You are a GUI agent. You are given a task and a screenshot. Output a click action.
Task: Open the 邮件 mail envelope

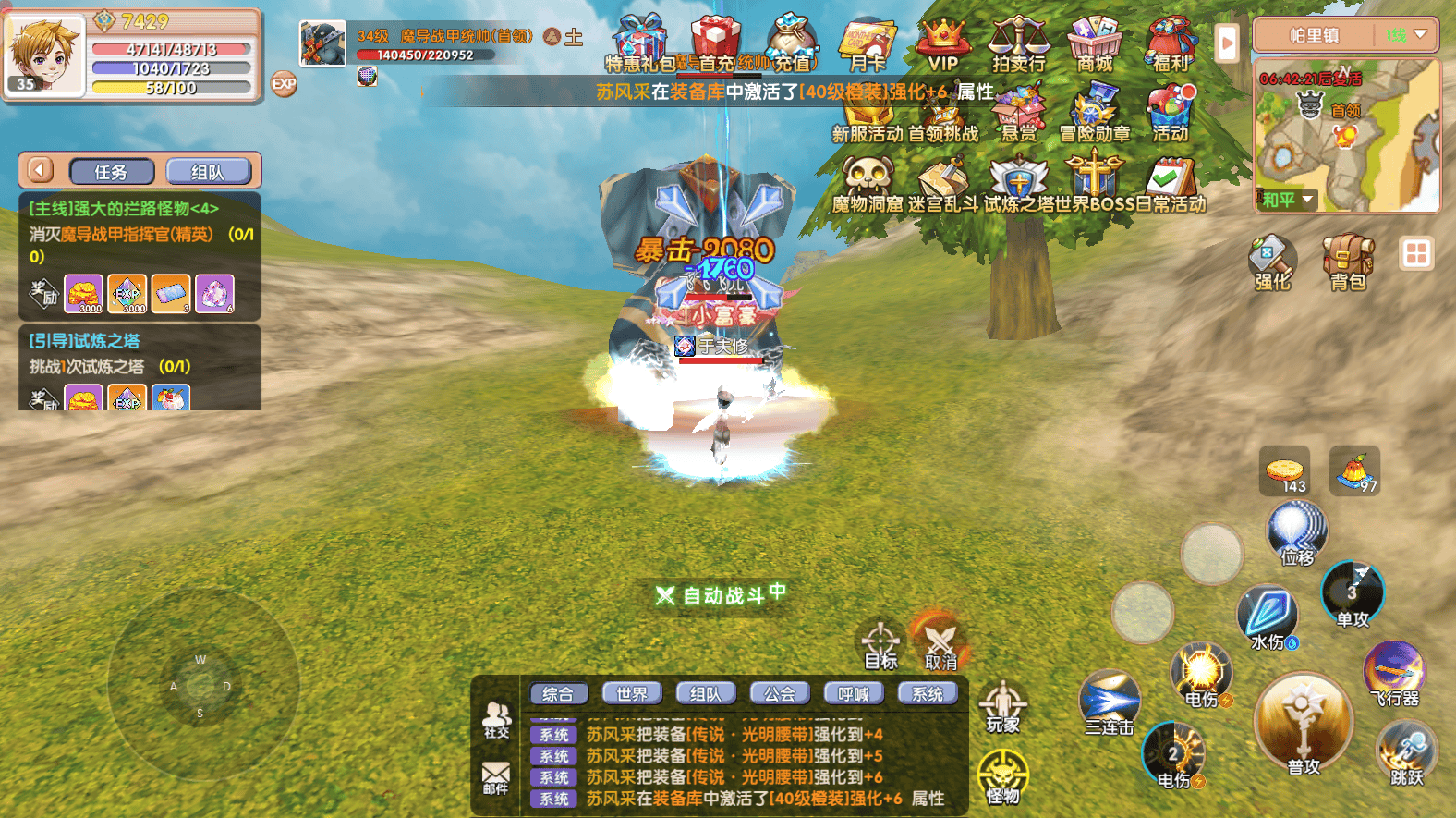tap(496, 777)
